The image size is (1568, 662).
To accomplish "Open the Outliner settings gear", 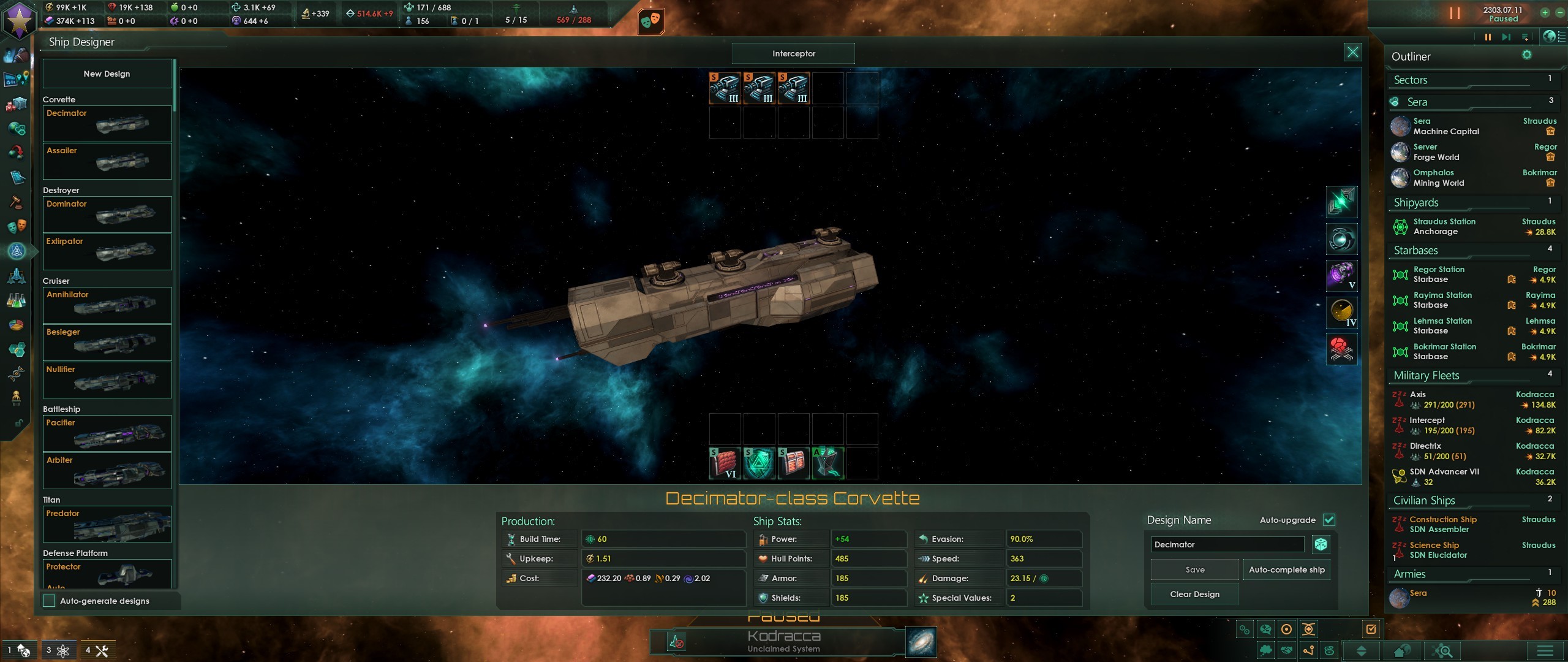I will tap(1527, 55).
